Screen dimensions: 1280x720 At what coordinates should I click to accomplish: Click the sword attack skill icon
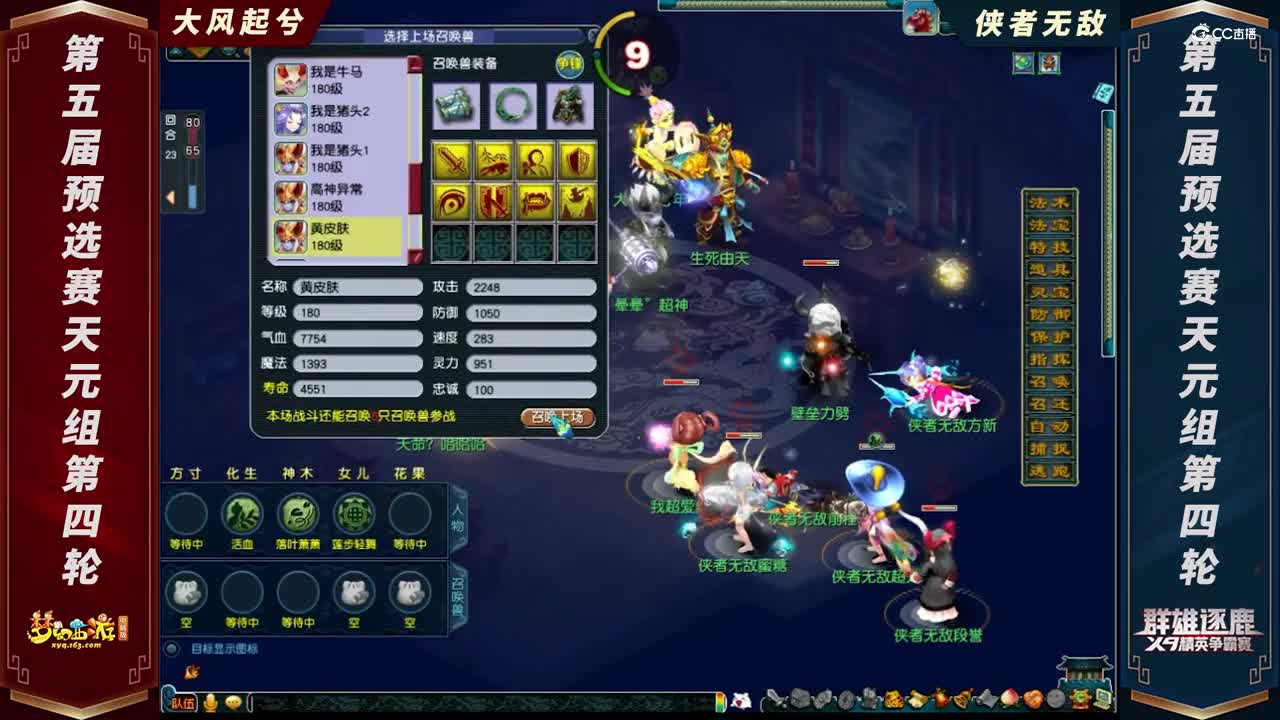[452, 160]
